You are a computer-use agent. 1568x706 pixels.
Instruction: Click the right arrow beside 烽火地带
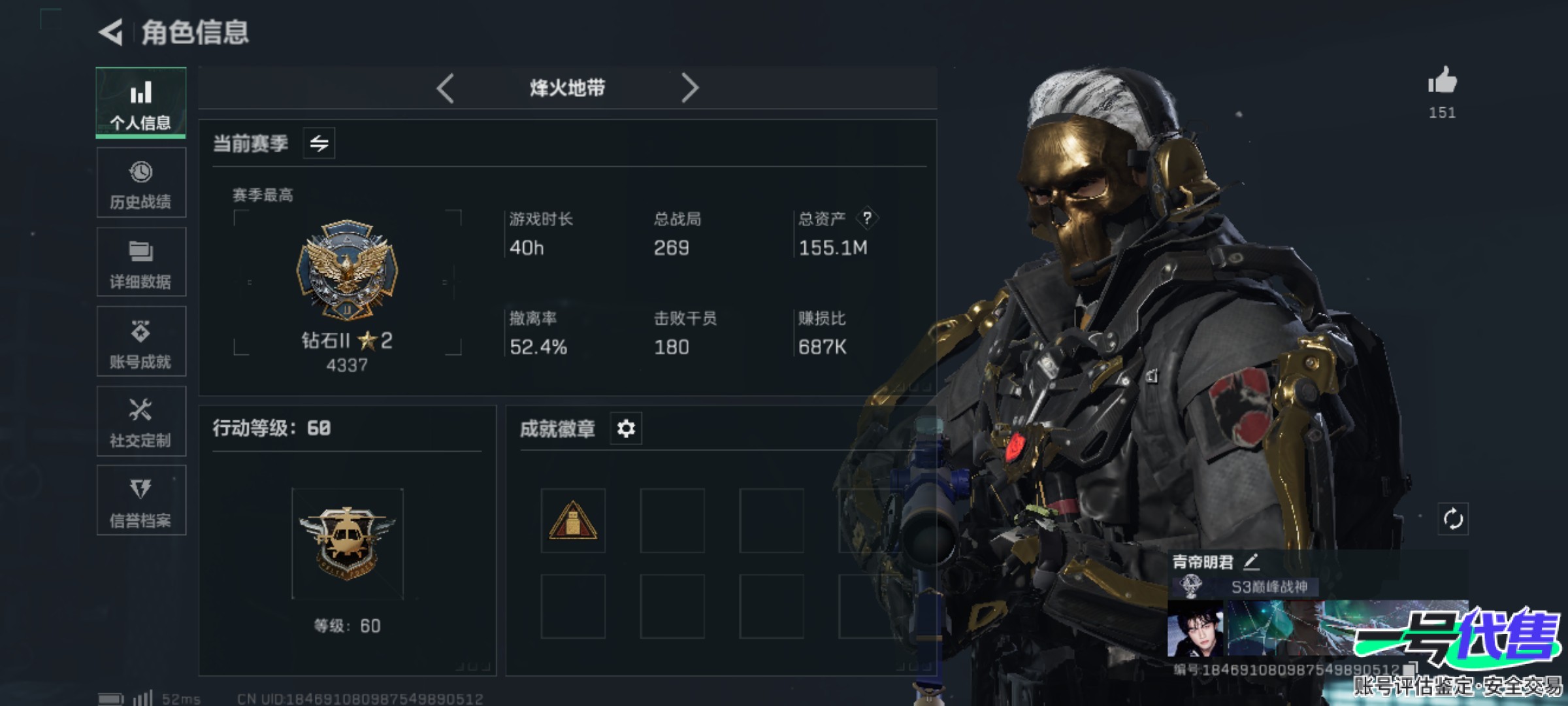pos(690,88)
